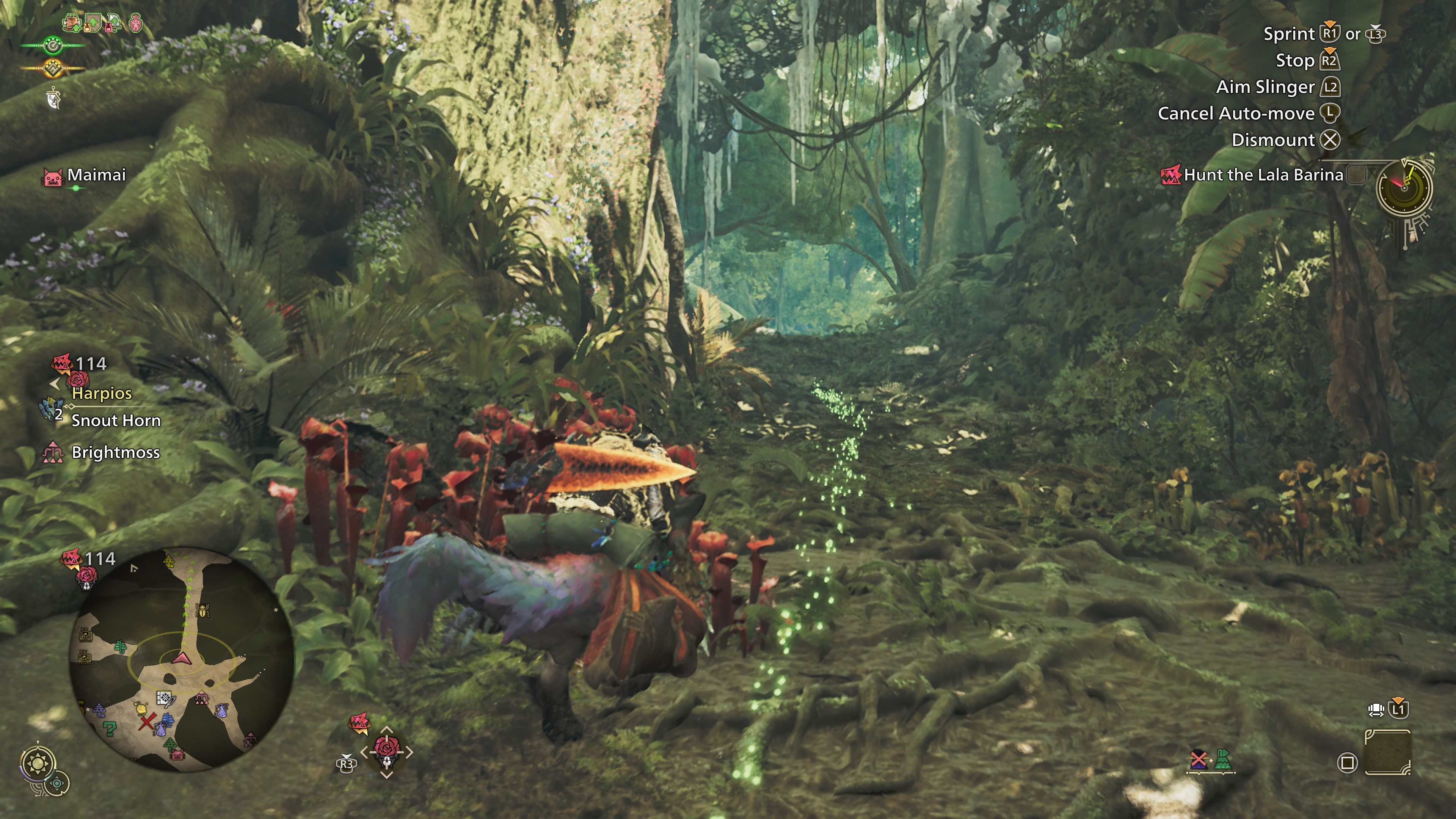1456x819 pixels.
Task: Click the defense-up shield buff icon
Action: click(92, 24)
